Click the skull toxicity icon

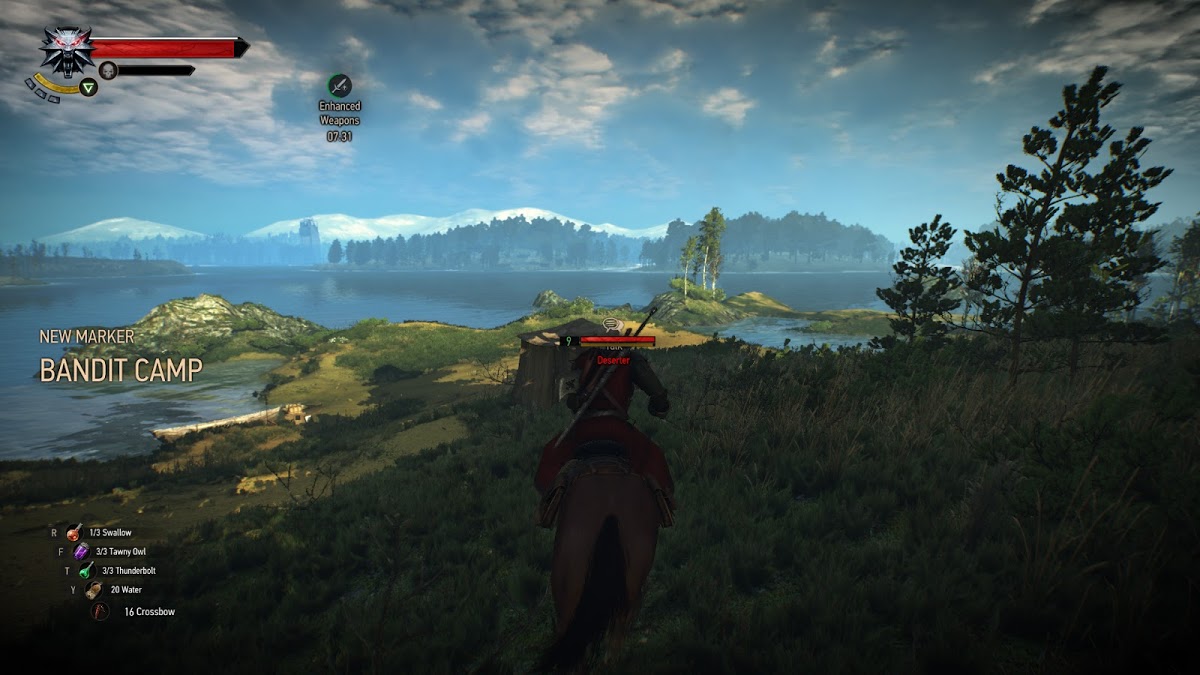[x=108, y=70]
